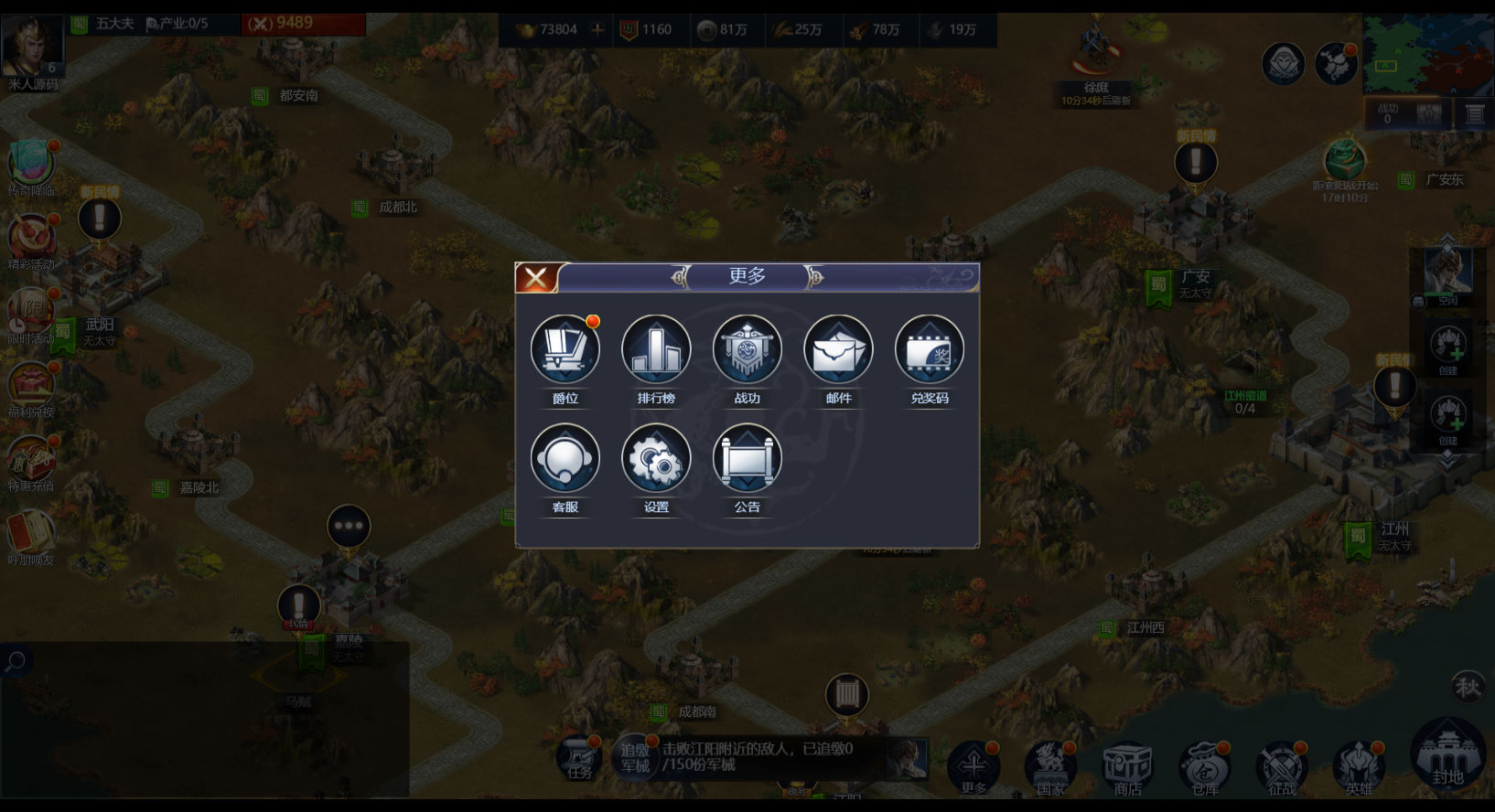Add gold with the plus button
This screenshot has width=1495, height=812.
[597, 29]
